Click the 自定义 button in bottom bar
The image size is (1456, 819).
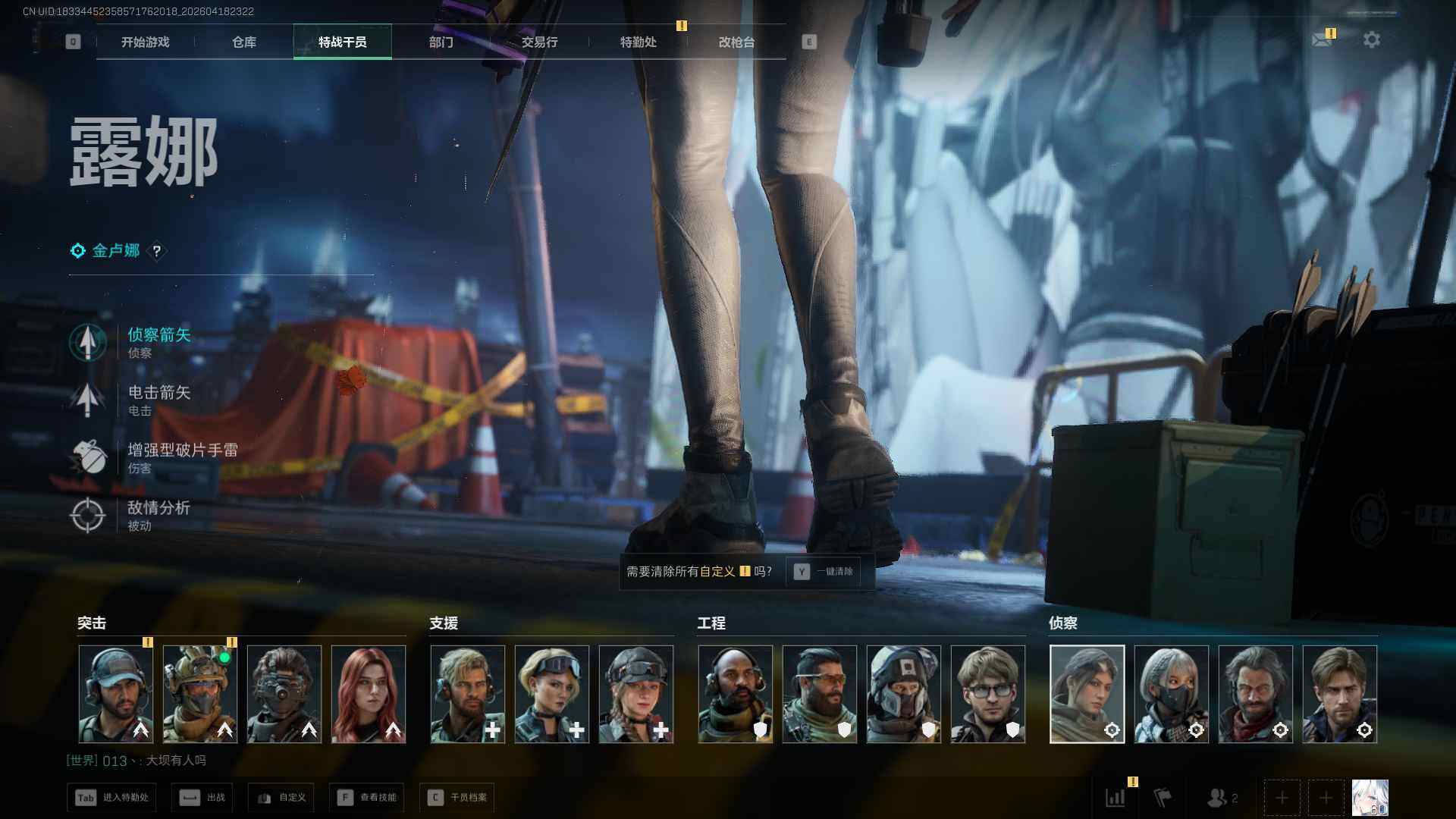point(281,798)
